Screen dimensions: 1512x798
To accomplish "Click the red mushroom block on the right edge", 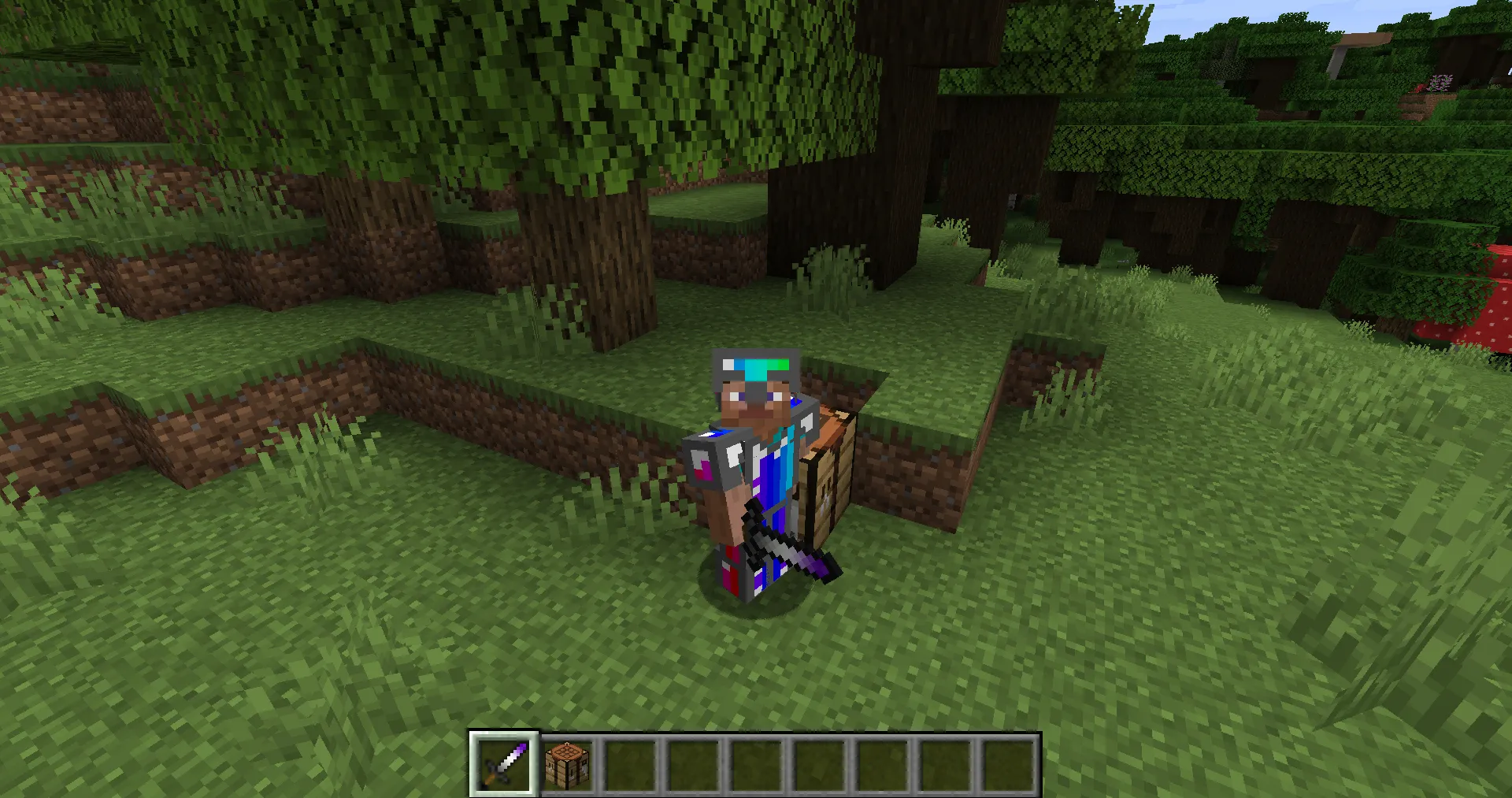I will (x=1496, y=307).
